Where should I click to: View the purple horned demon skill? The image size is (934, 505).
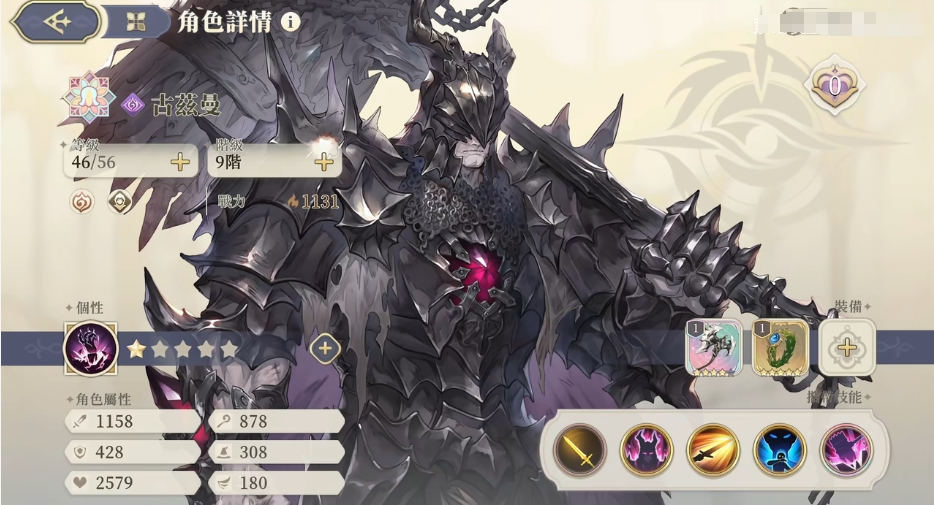coord(647,448)
